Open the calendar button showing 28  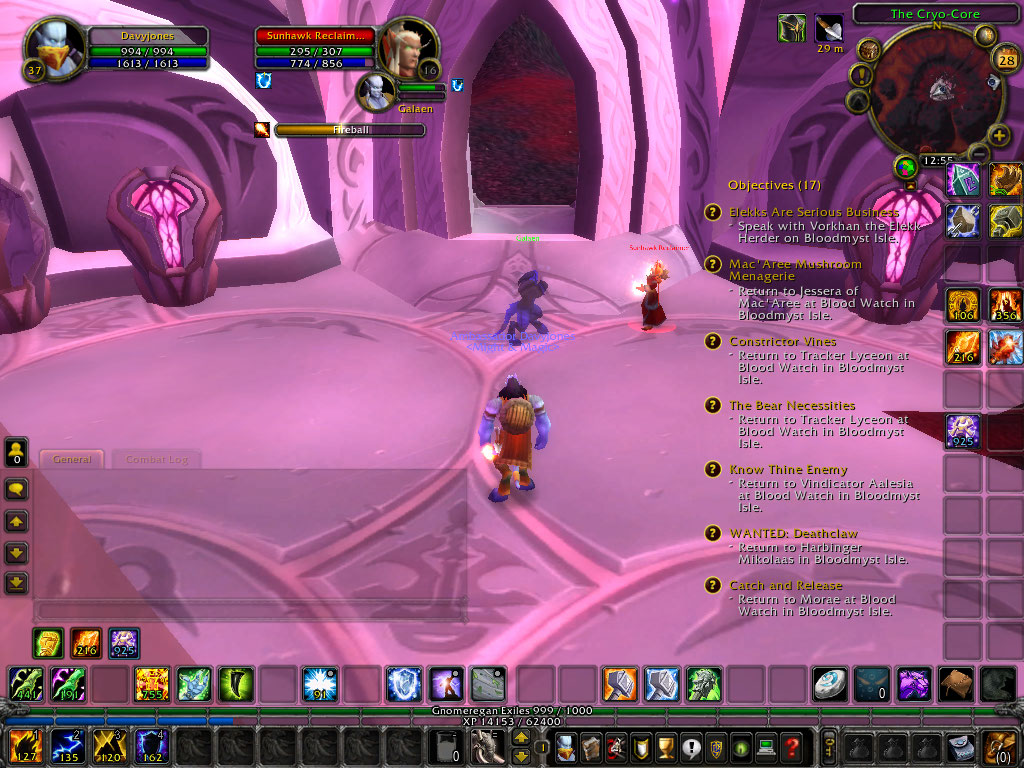click(x=1007, y=60)
